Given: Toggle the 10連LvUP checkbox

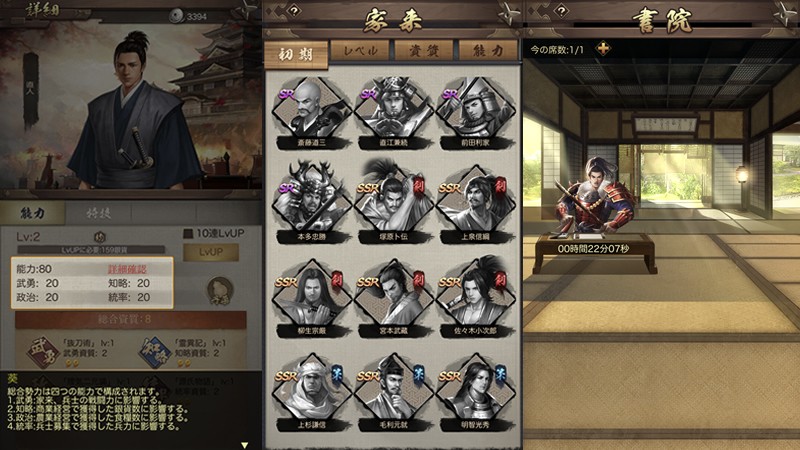Looking at the screenshot, I should click(x=188, y=235).
